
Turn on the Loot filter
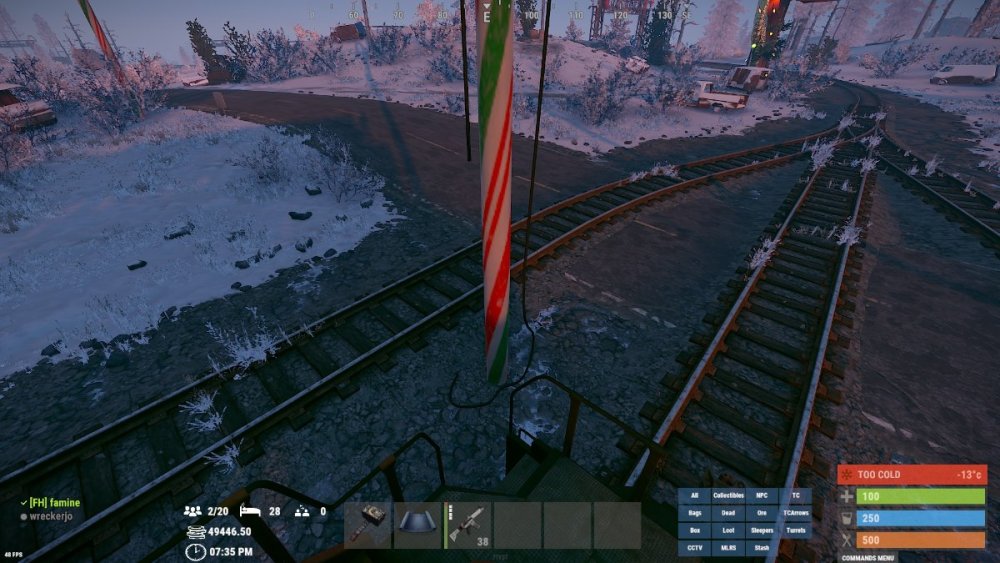pos(728,530)
